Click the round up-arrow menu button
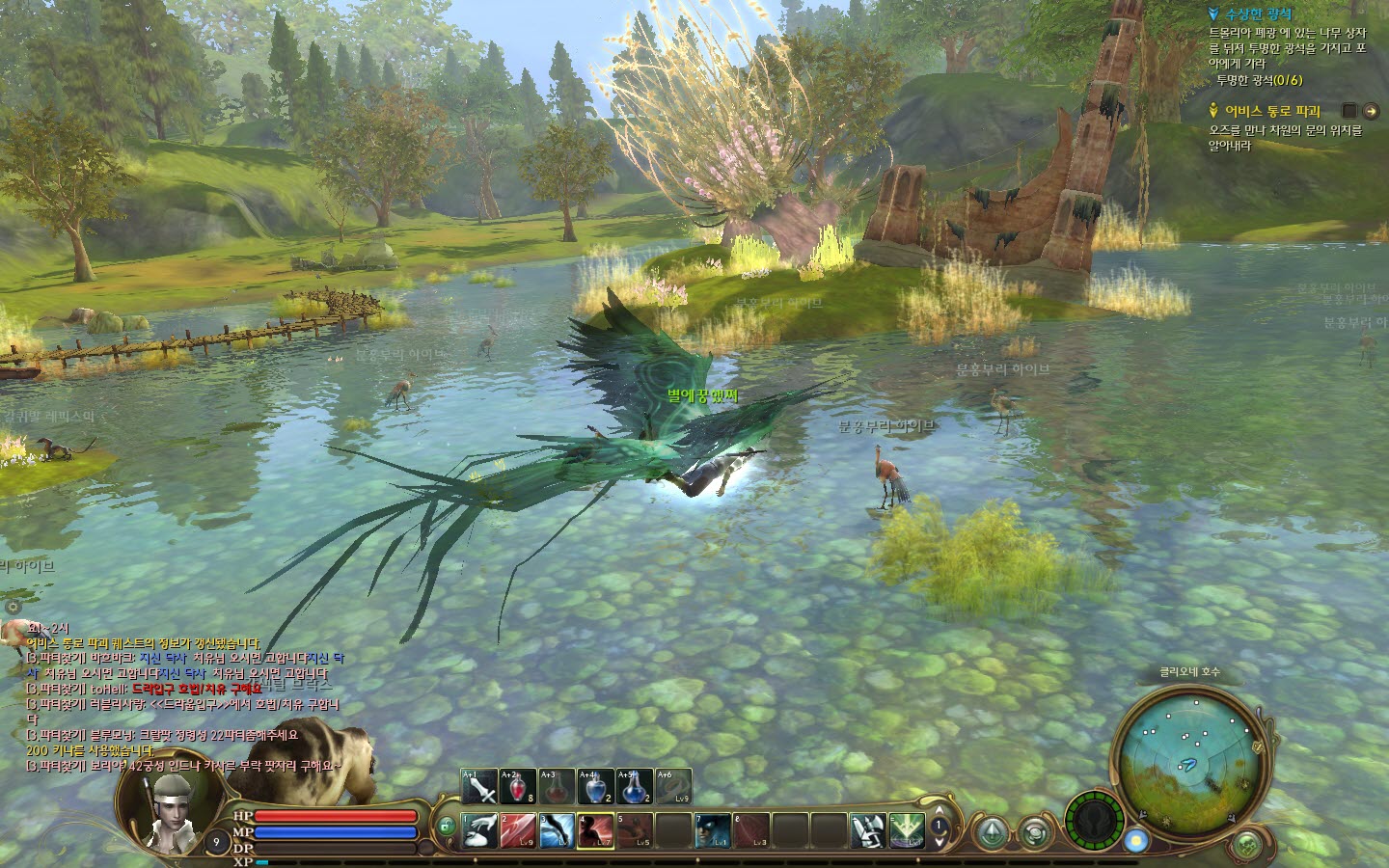Screen dimensions: 1389x868 pyautogui.click(x=994, y=830)
